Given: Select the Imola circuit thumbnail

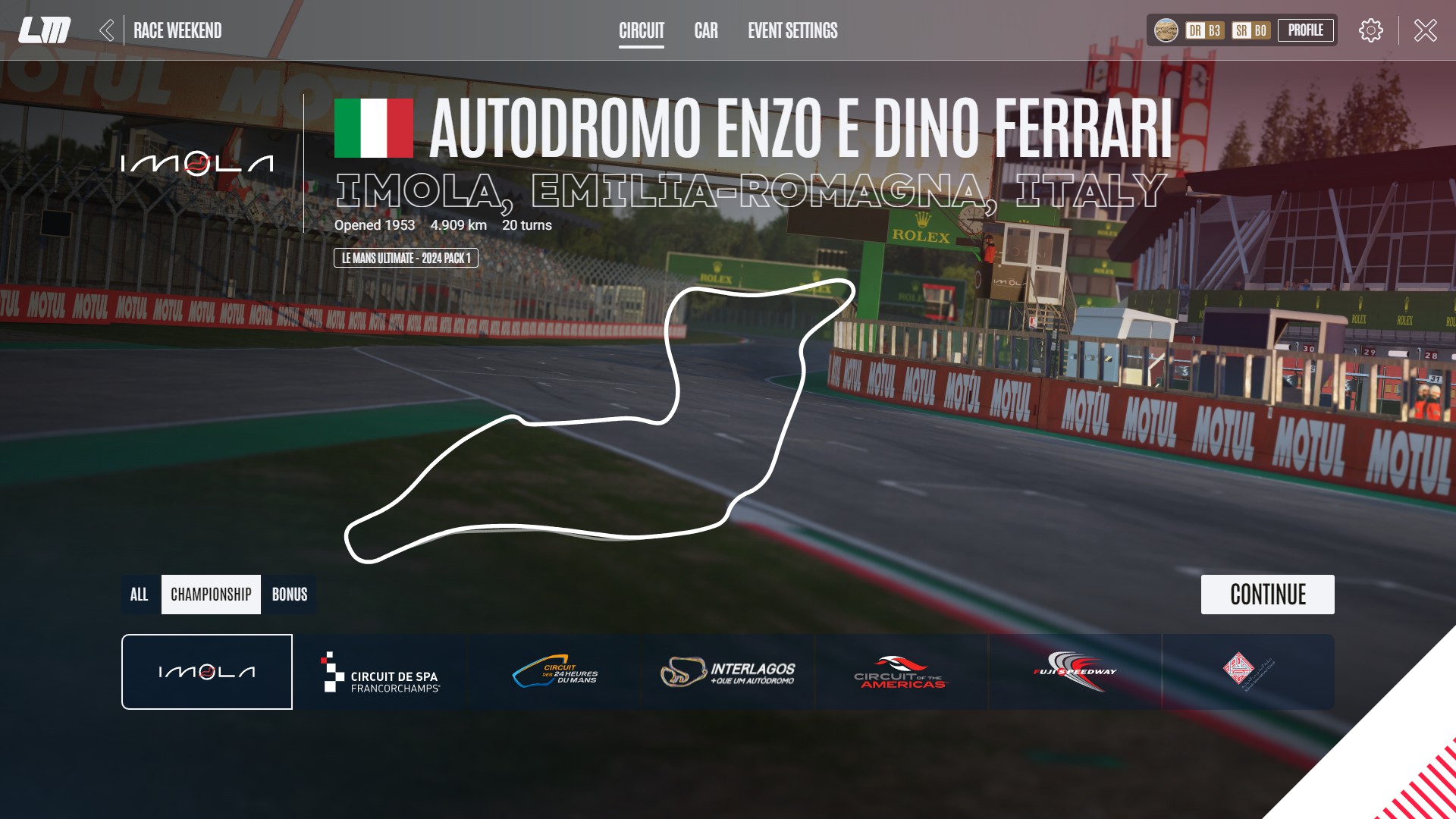Looking at the screenshot, I should click(x=206, y=672).
